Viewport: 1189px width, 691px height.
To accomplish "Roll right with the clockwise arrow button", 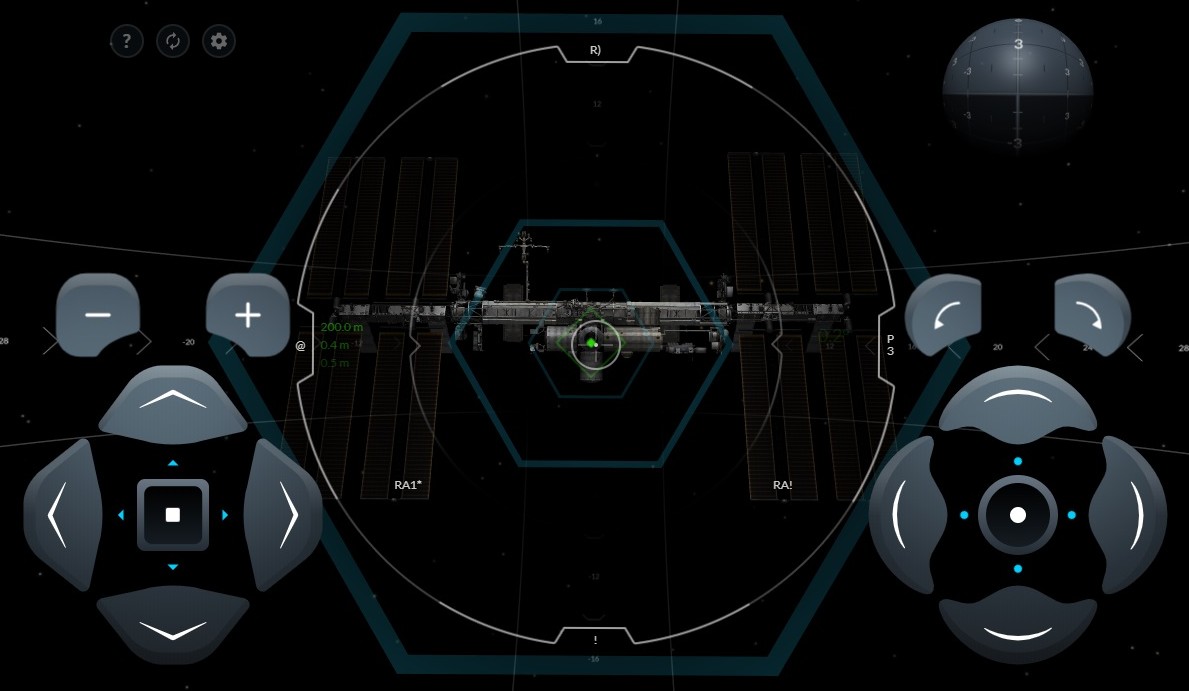I will coord(1092,316).
